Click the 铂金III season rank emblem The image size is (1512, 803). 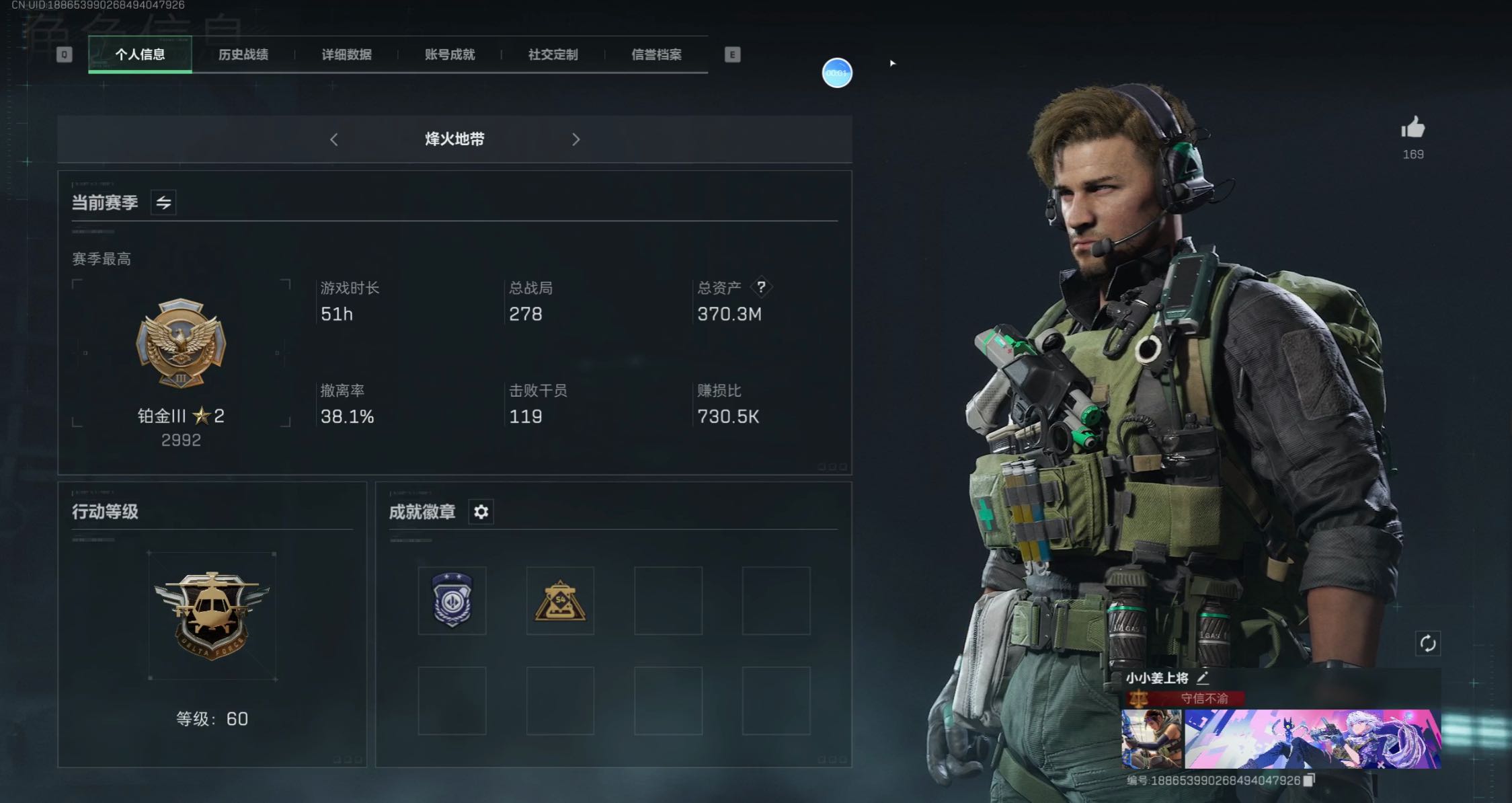181,343
